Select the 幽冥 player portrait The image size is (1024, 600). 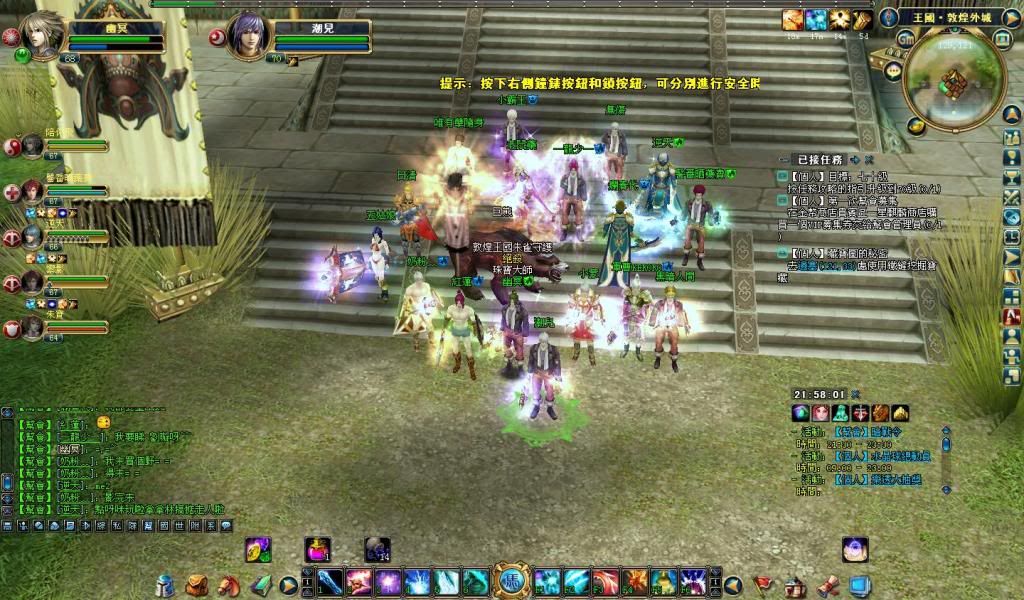pyautogui.click(x=41, y=37)
